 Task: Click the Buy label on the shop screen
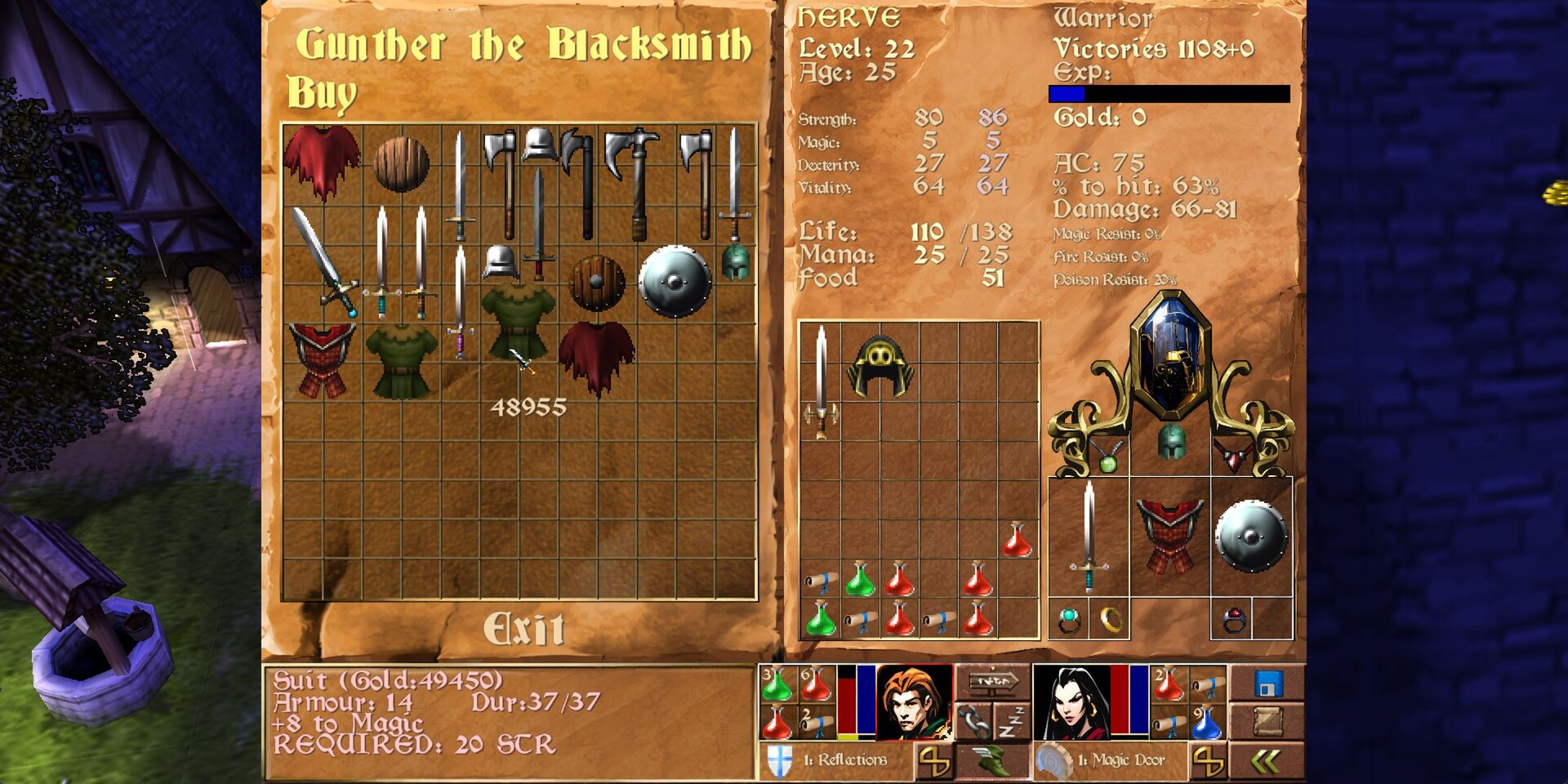(x=320, y=92)
